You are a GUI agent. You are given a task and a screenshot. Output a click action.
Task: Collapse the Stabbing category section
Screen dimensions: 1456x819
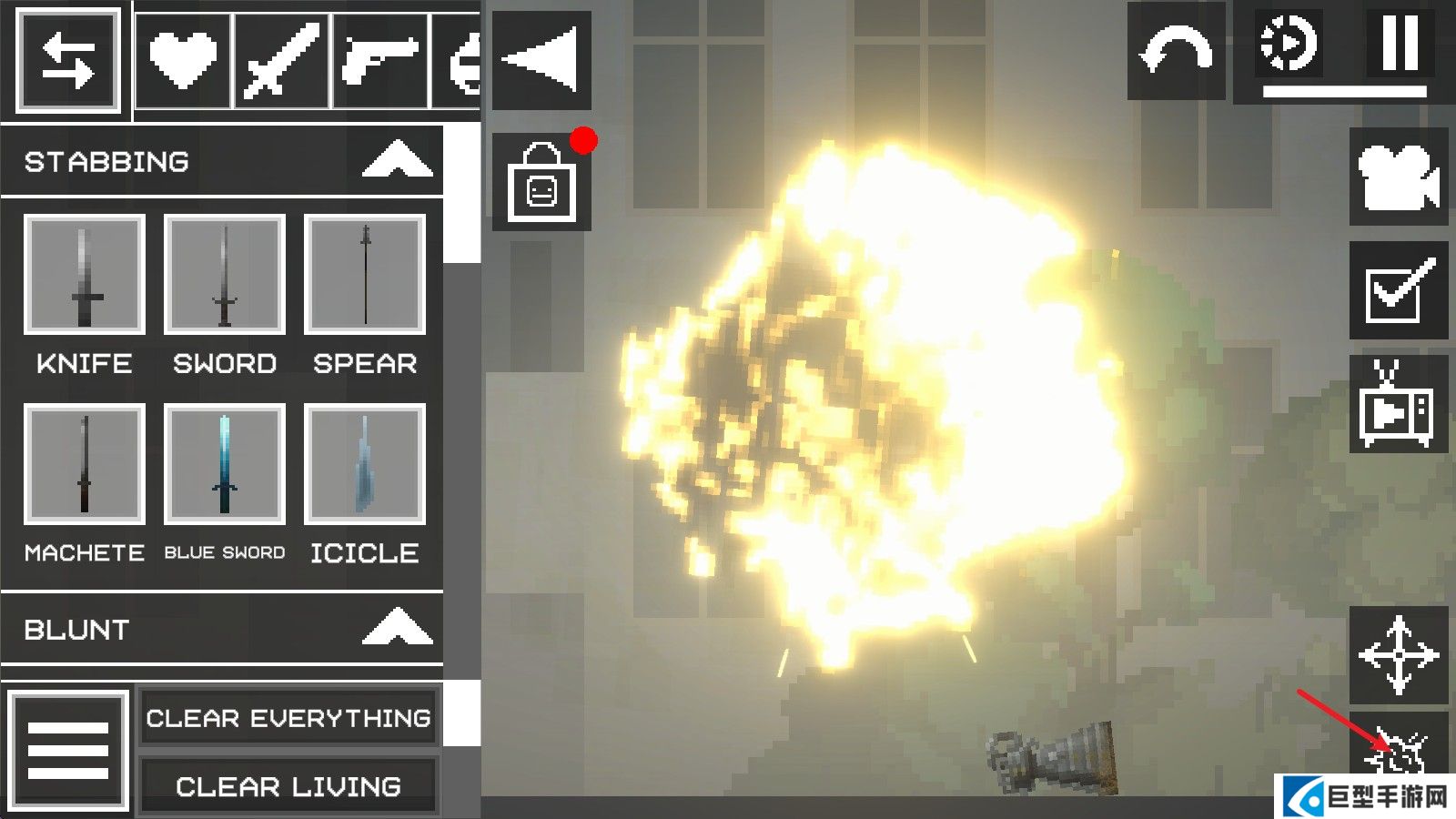(397, 161)
